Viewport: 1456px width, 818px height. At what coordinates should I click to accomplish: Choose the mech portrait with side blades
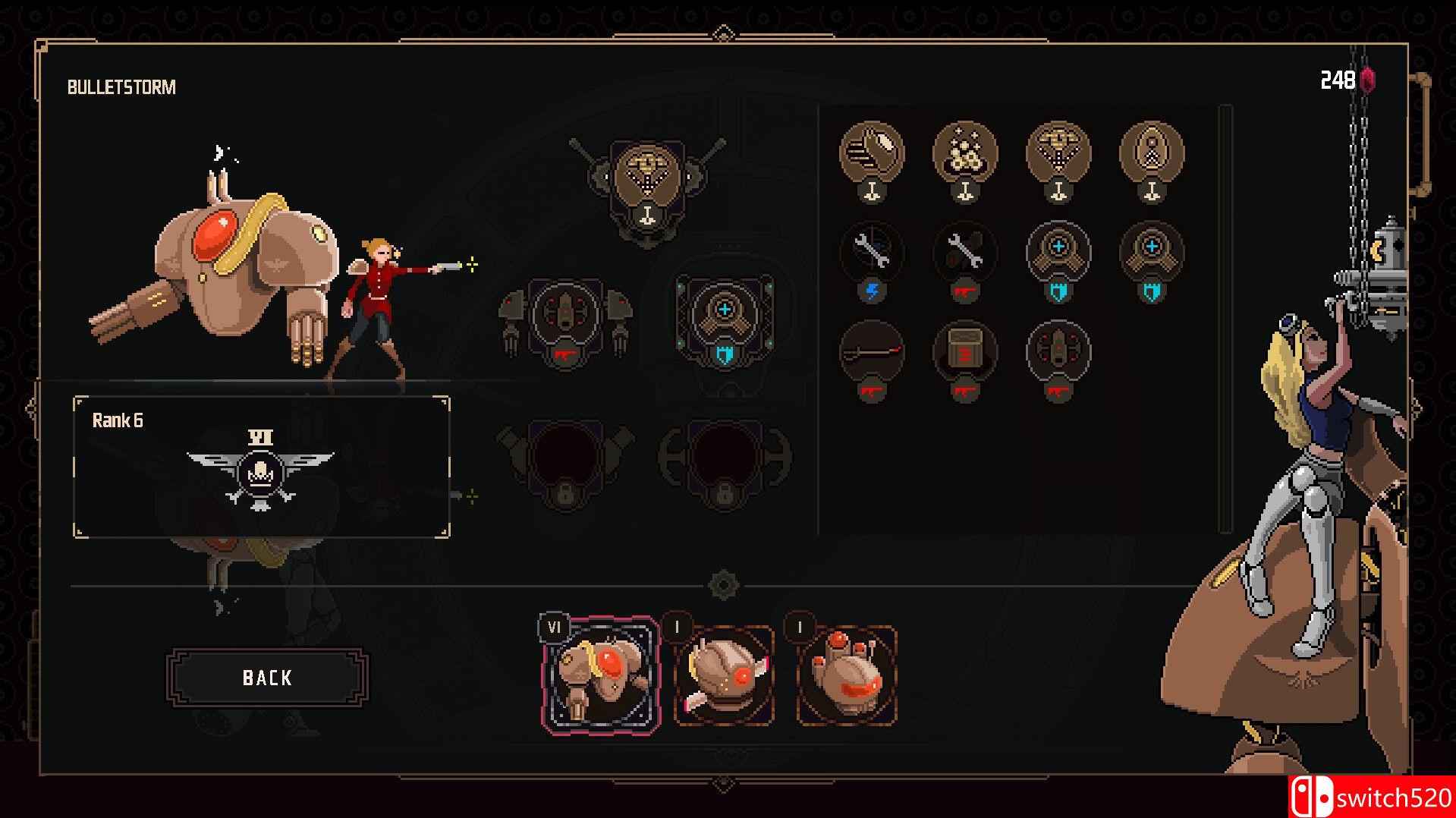click(724, 675)
